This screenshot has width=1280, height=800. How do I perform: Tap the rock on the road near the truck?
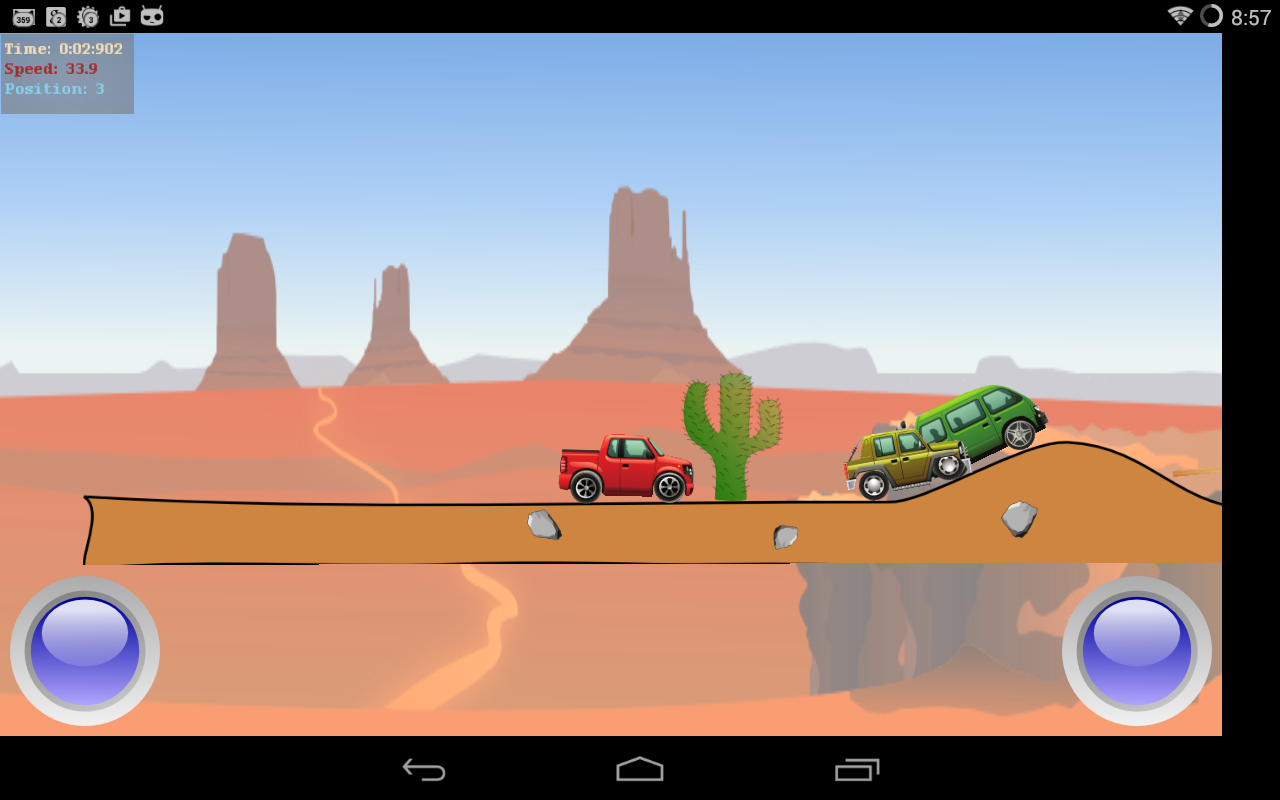click(543, 525)
